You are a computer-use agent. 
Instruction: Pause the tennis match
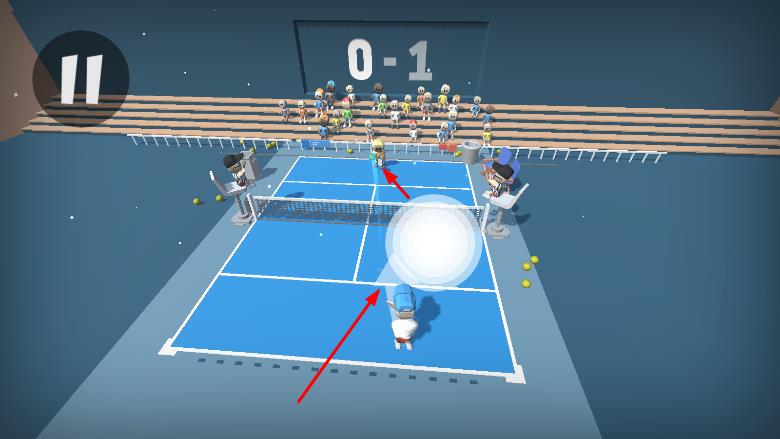point(80,78)
